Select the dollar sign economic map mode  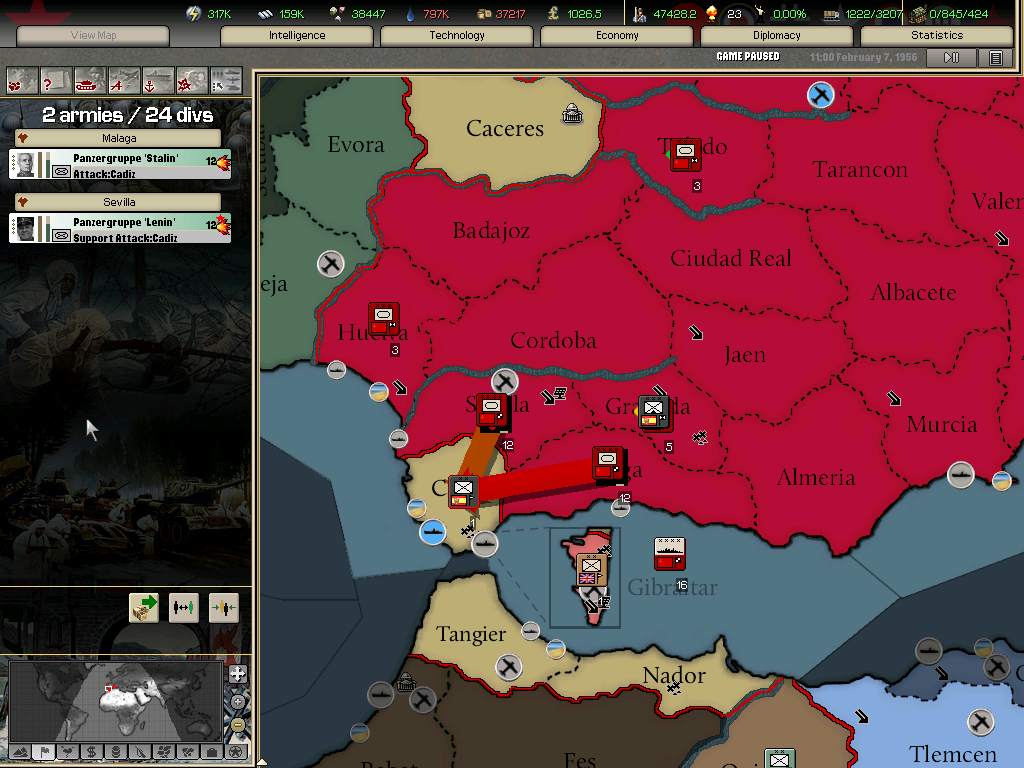coord(91,751)
